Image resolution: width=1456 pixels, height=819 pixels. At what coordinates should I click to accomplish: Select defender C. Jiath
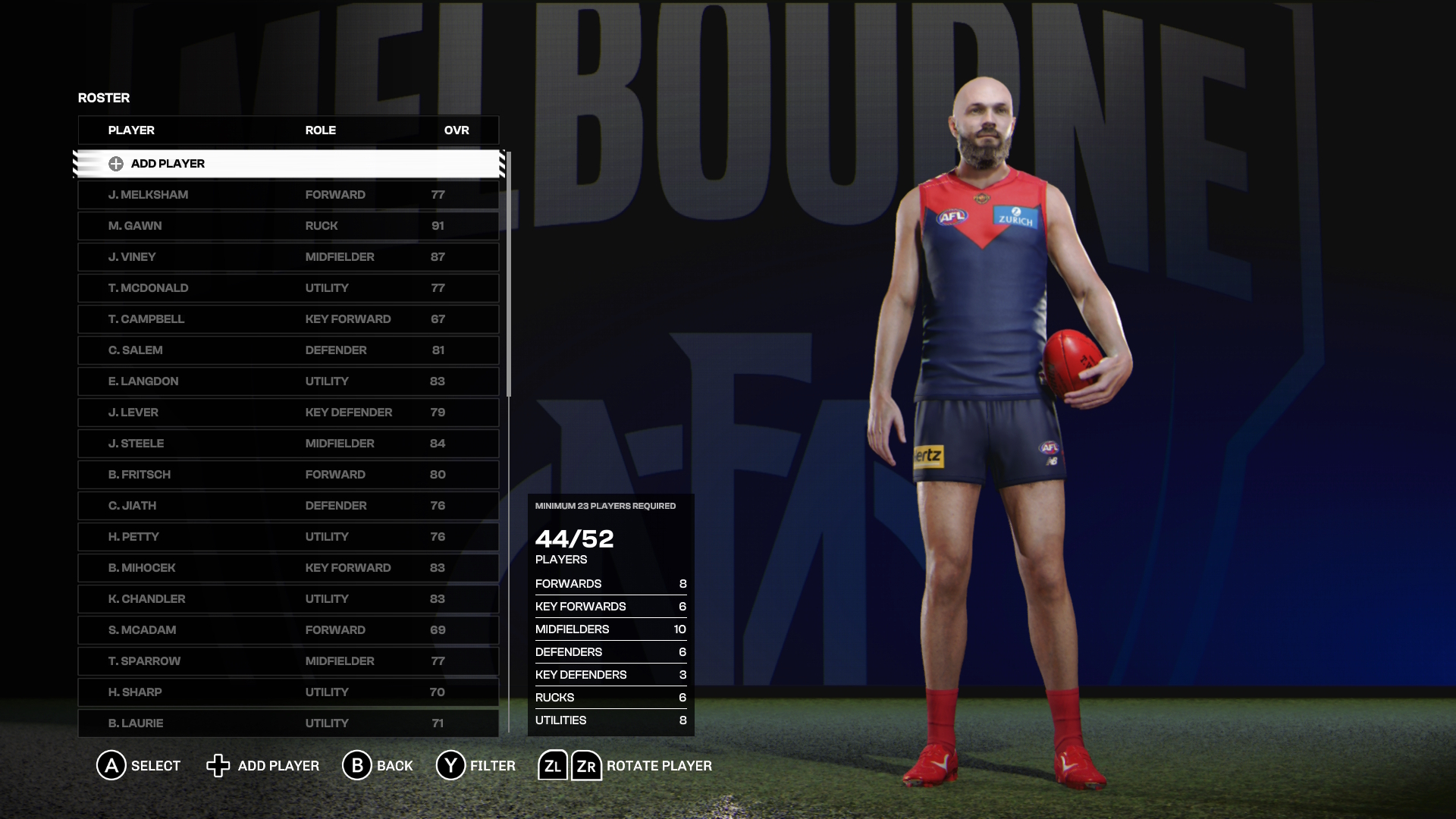click(288, 506)
